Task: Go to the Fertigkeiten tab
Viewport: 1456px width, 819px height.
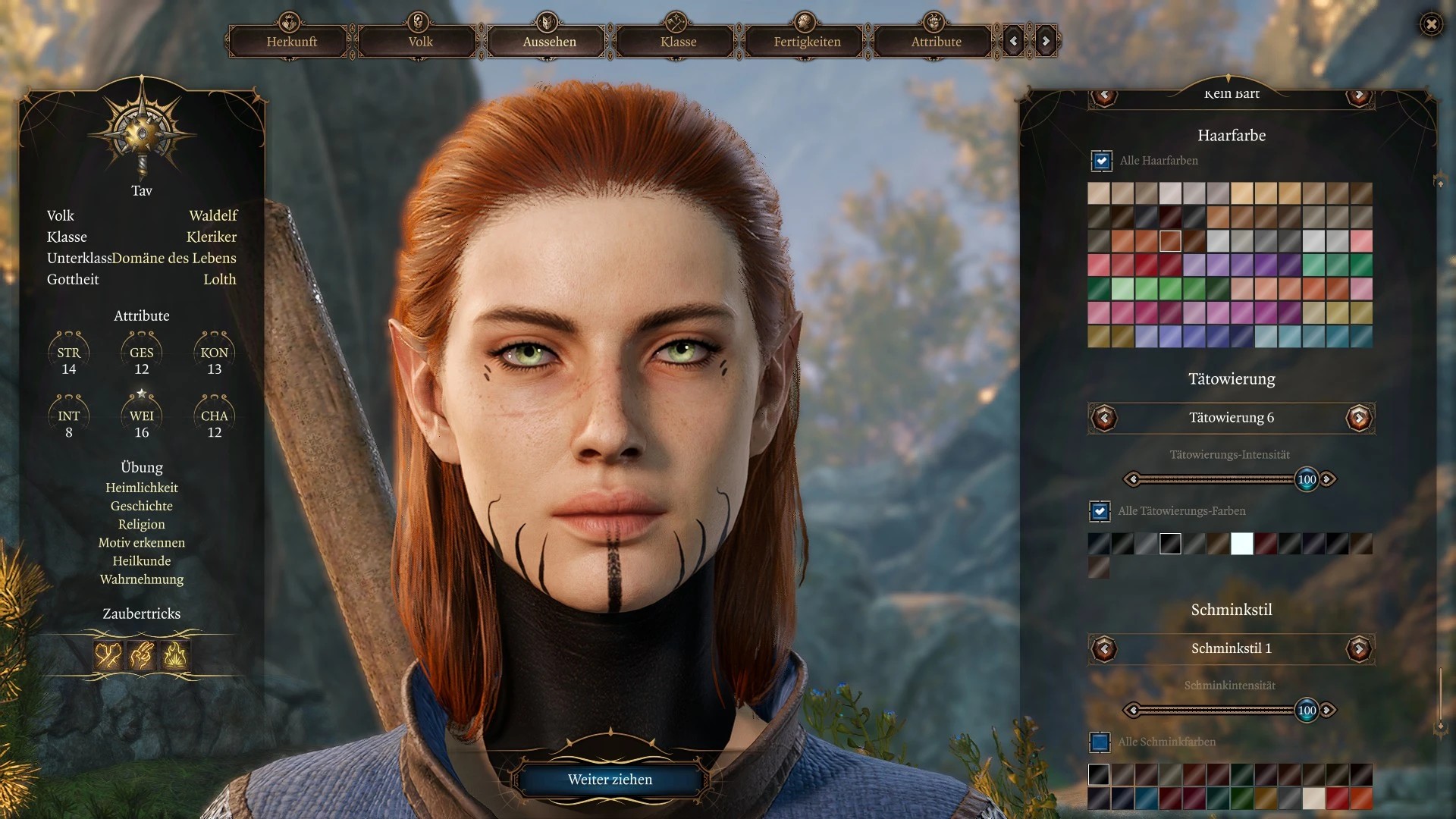Action: (x=807, y=42)
